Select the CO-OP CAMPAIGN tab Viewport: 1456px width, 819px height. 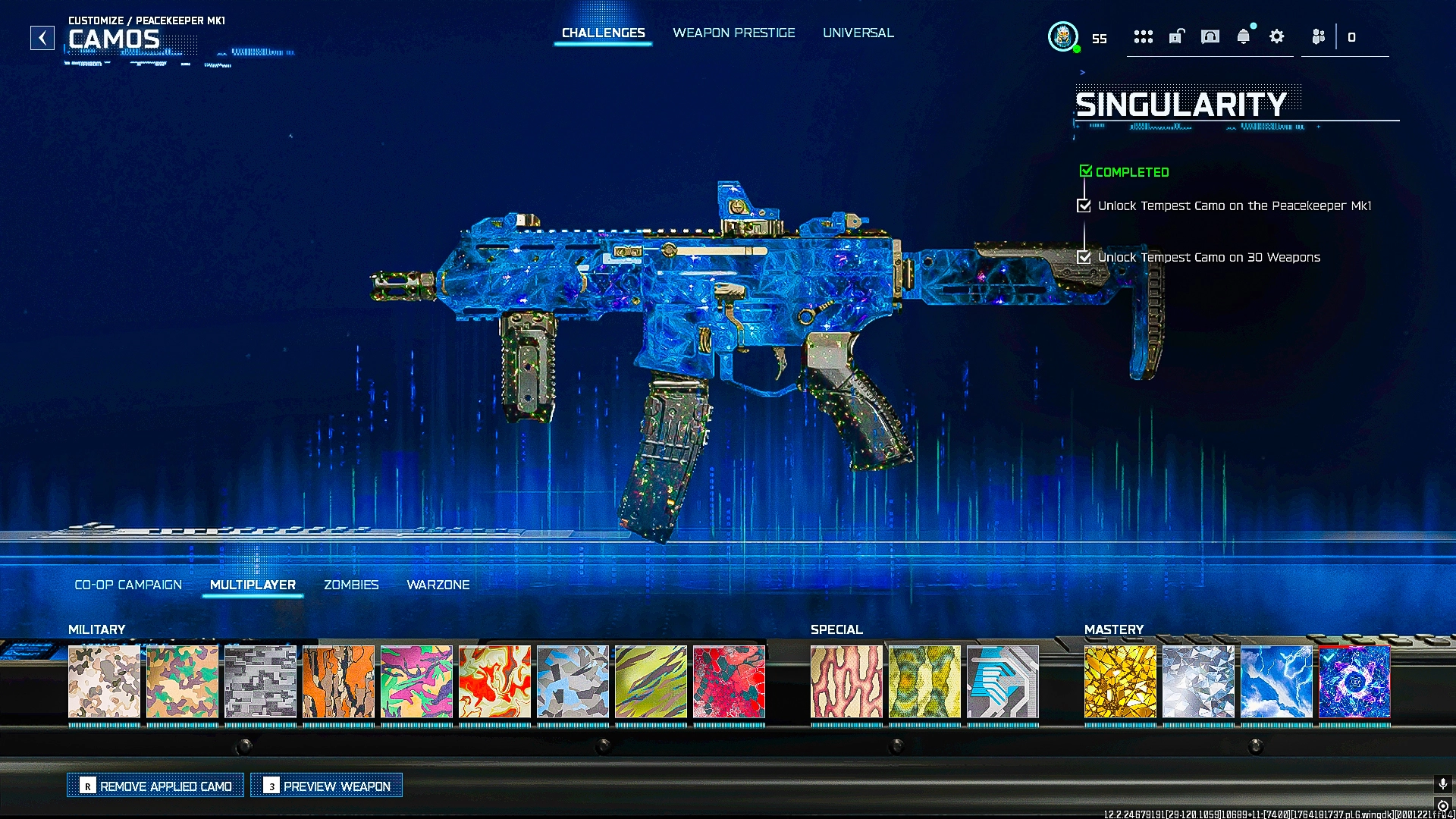coord(127,585)
